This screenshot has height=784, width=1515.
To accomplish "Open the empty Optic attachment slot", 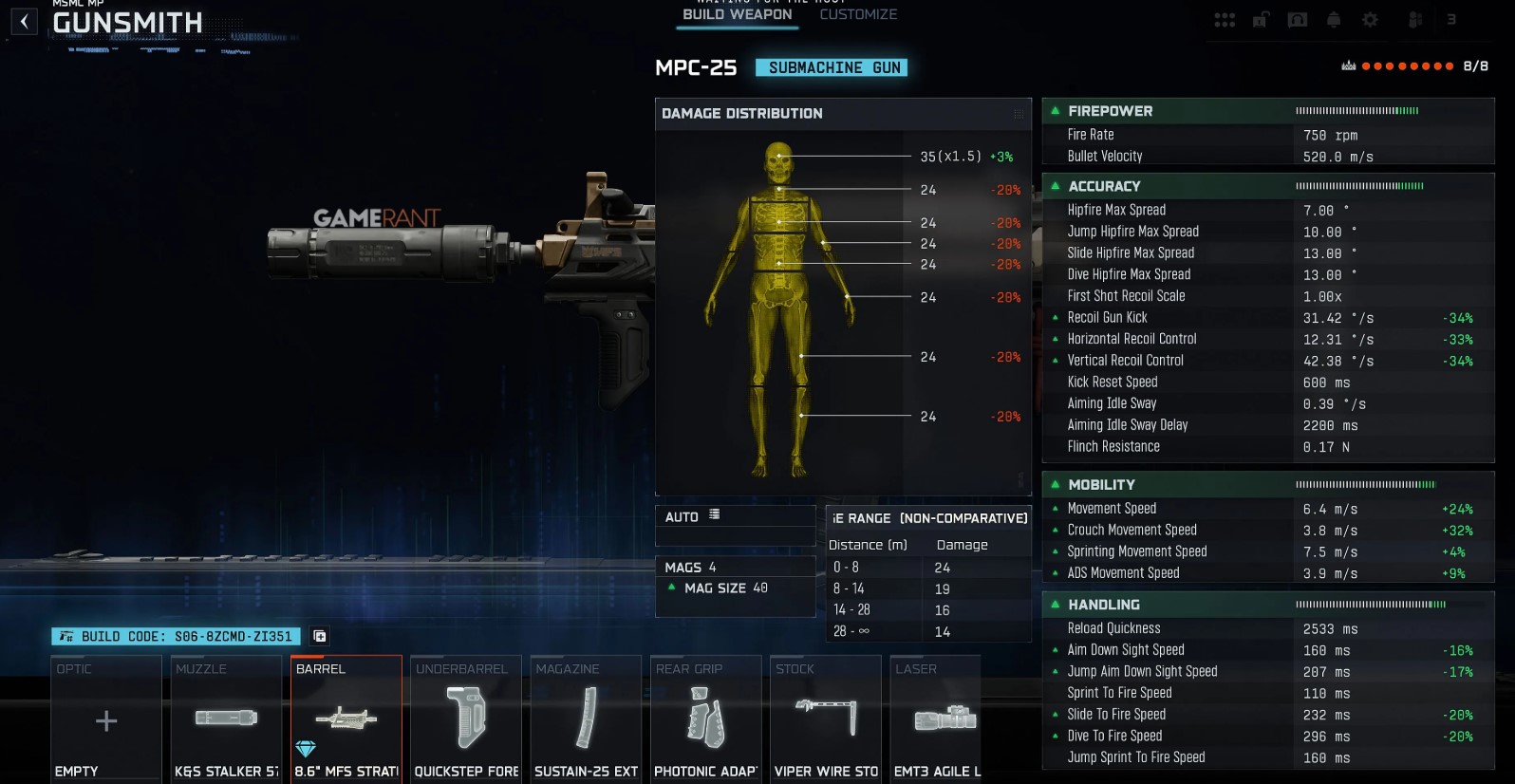I will [106, 719].
